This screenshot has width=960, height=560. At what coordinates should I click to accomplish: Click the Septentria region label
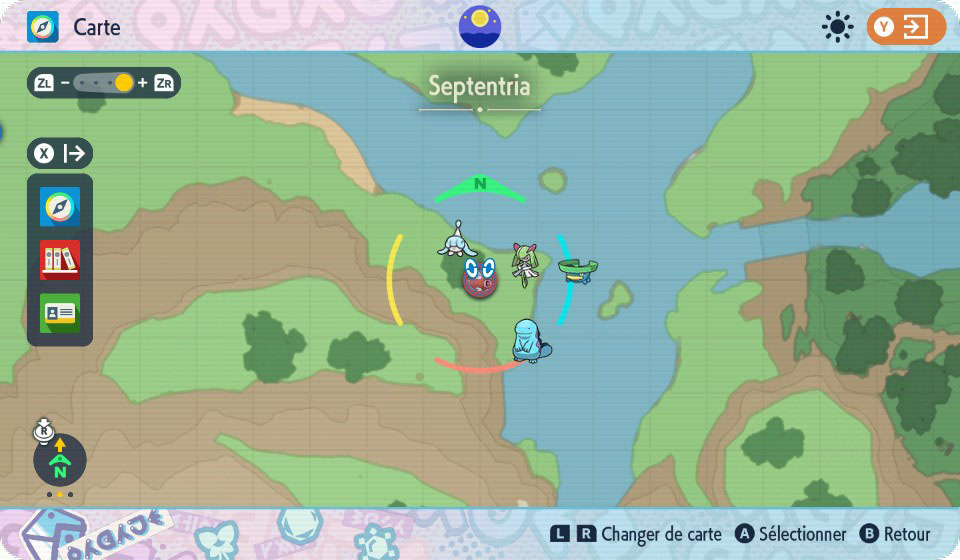point(479,87)
